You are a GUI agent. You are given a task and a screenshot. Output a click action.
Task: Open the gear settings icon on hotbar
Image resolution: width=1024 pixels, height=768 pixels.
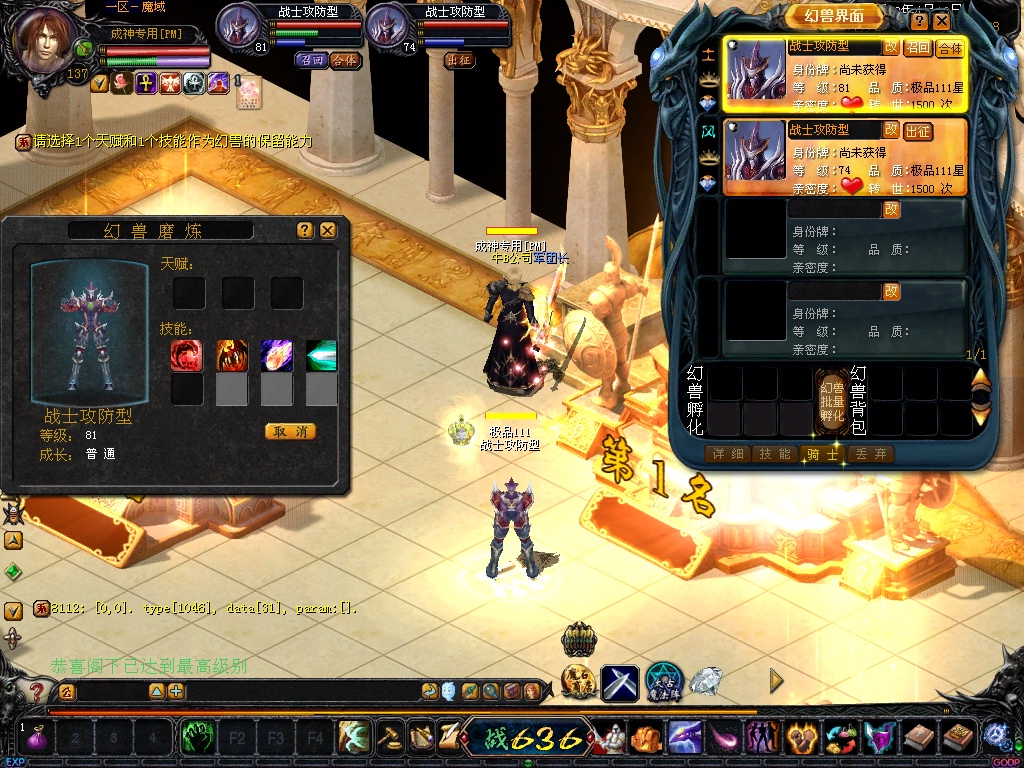coord(995,737)
